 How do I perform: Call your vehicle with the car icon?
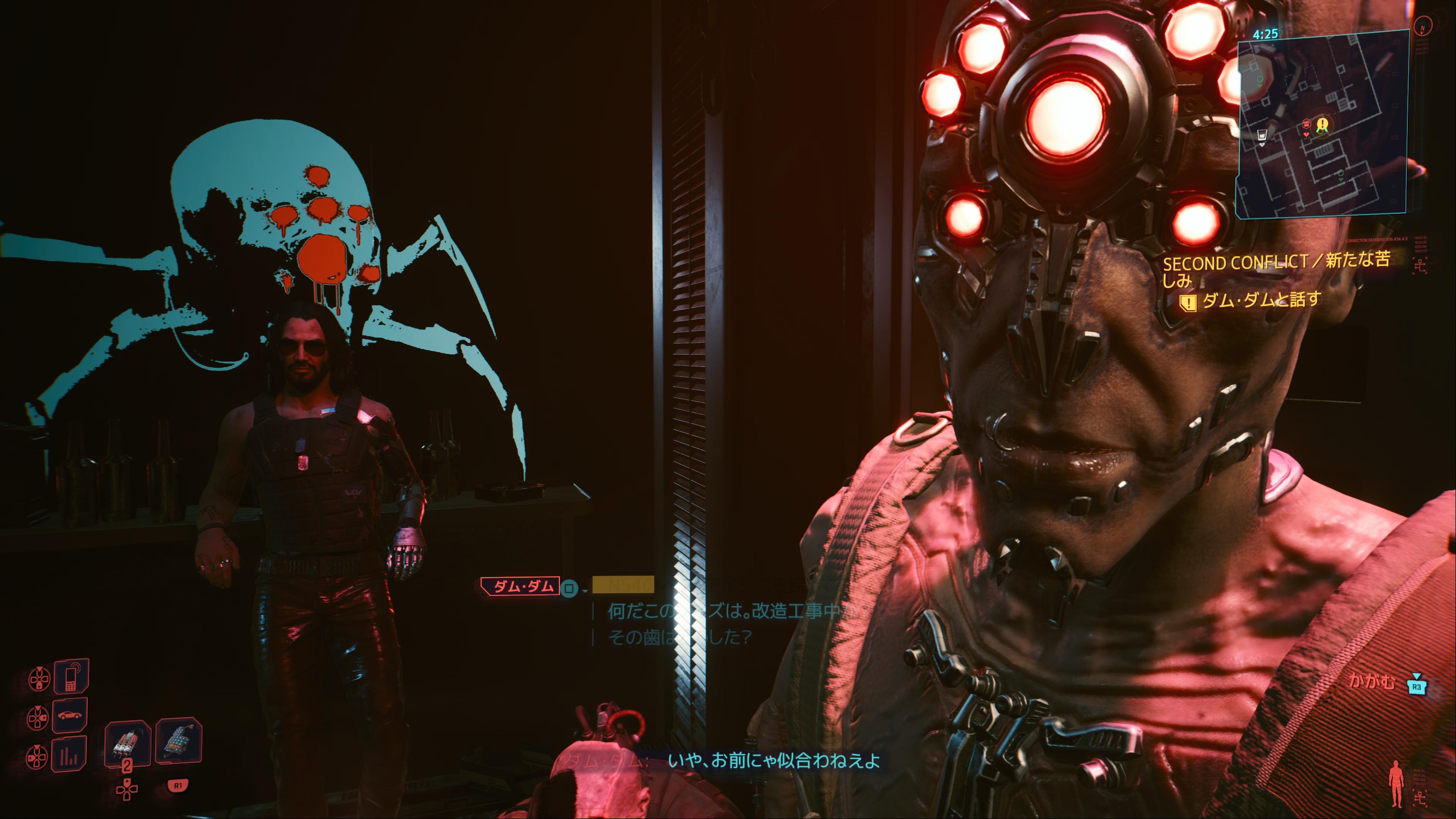tap(70, 715)
